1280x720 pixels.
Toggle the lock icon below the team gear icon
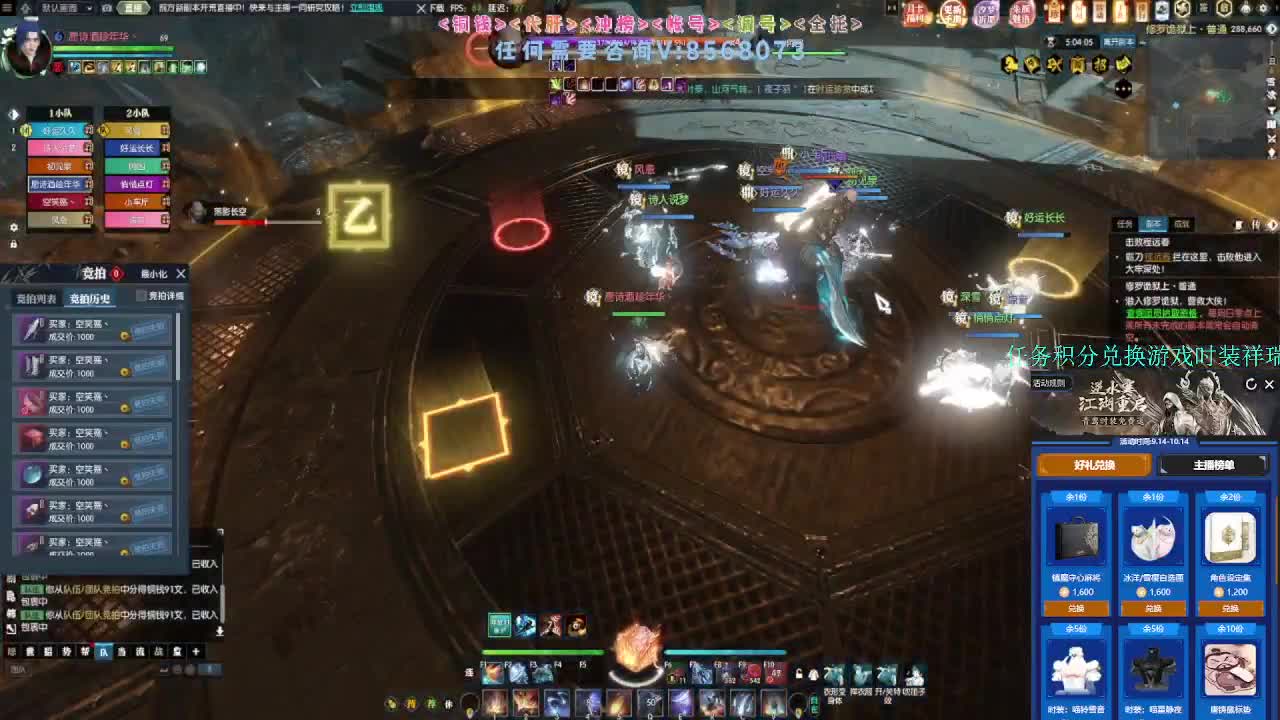point(14,244)
